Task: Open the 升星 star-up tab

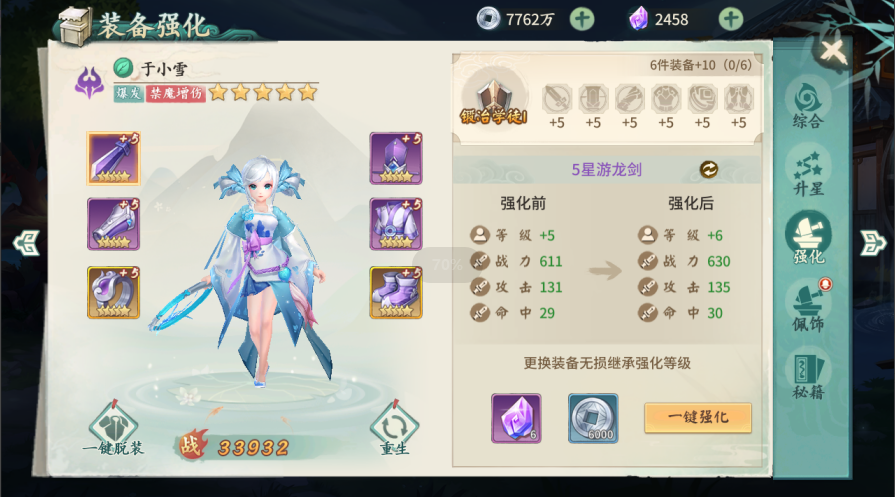Action: (x=808, y=171)
